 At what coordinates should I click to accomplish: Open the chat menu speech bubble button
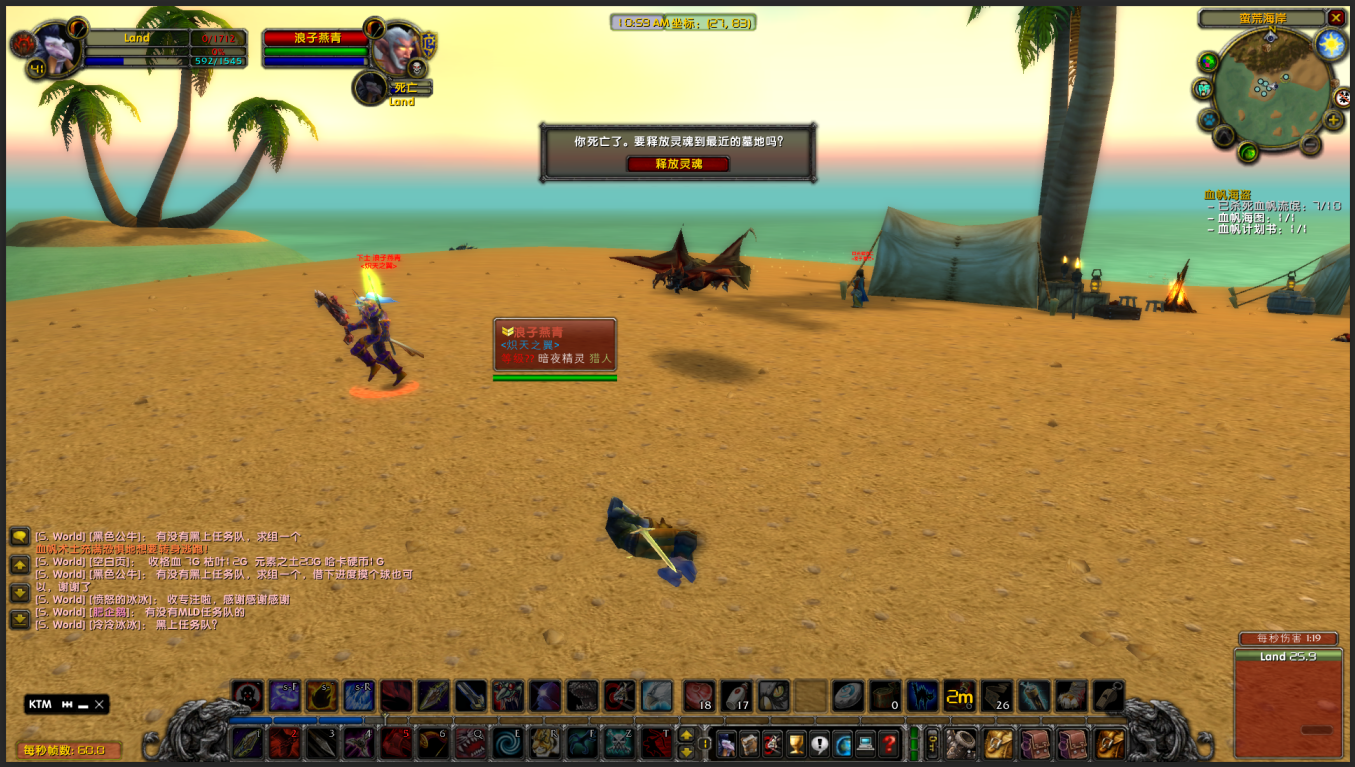click(x=19, y=537)
